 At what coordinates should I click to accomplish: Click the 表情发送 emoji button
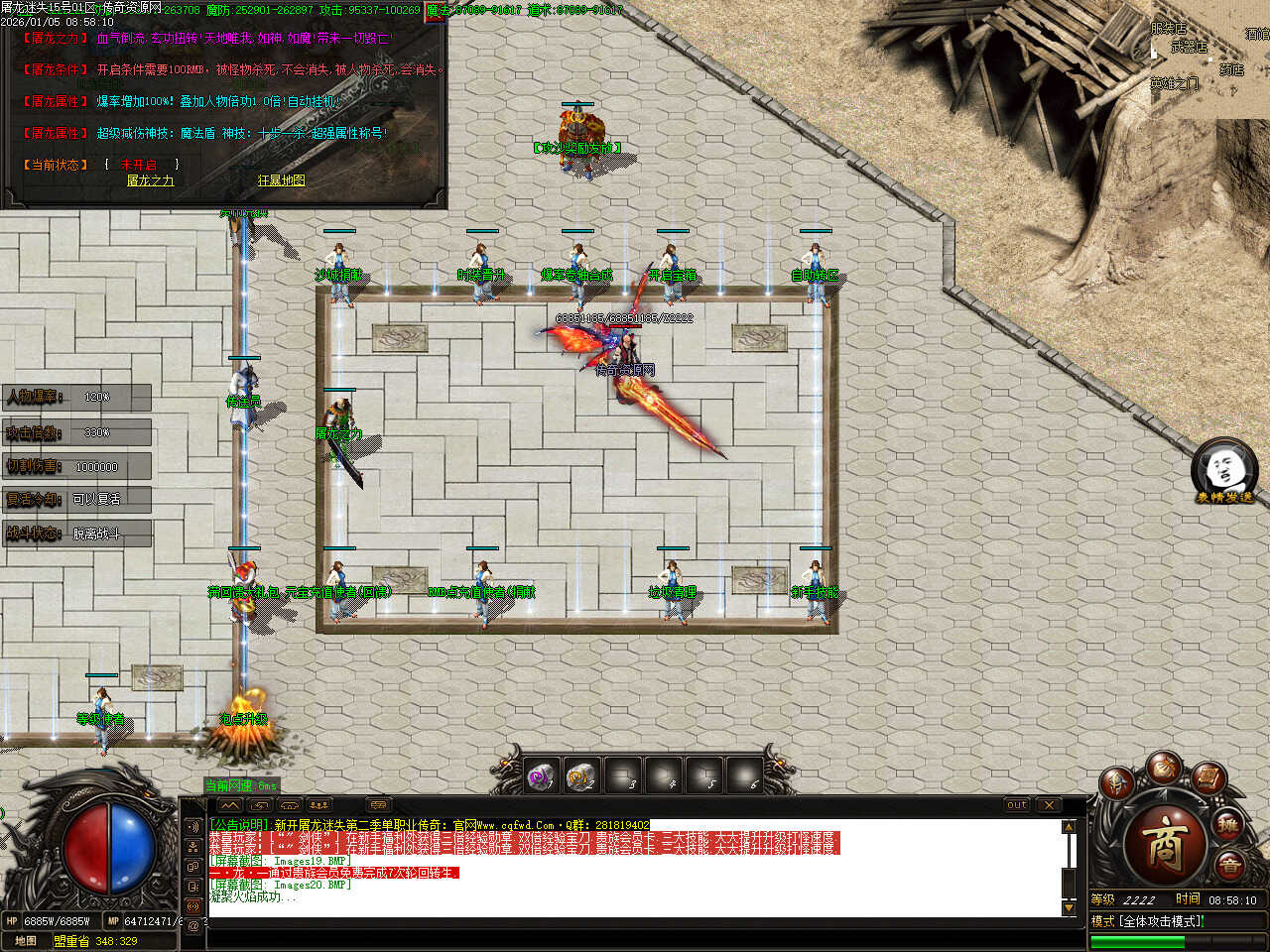(1223, 471)
